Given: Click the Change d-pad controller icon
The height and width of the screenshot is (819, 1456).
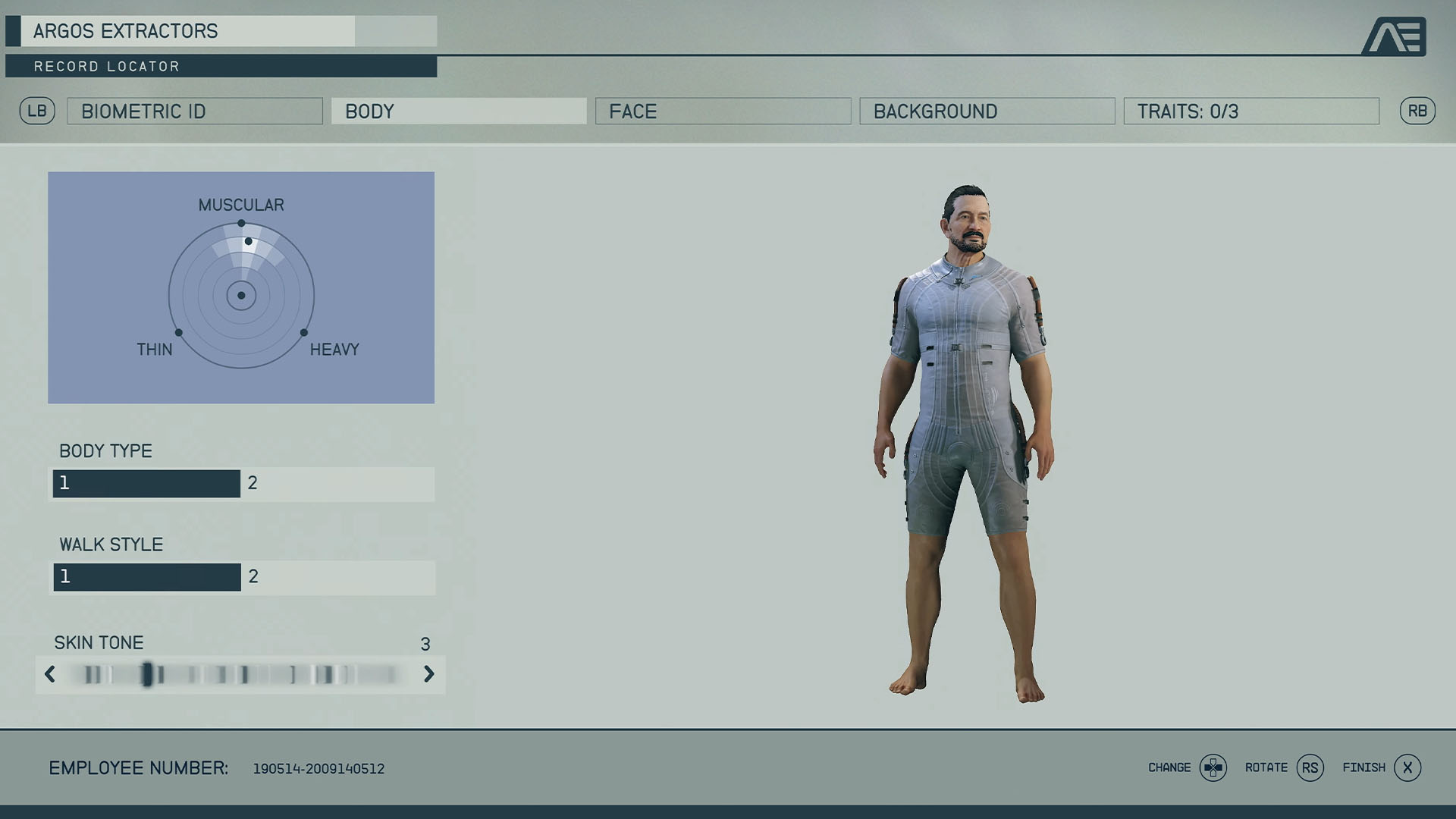Looking at the screenshot, I should pos(1212,767).
